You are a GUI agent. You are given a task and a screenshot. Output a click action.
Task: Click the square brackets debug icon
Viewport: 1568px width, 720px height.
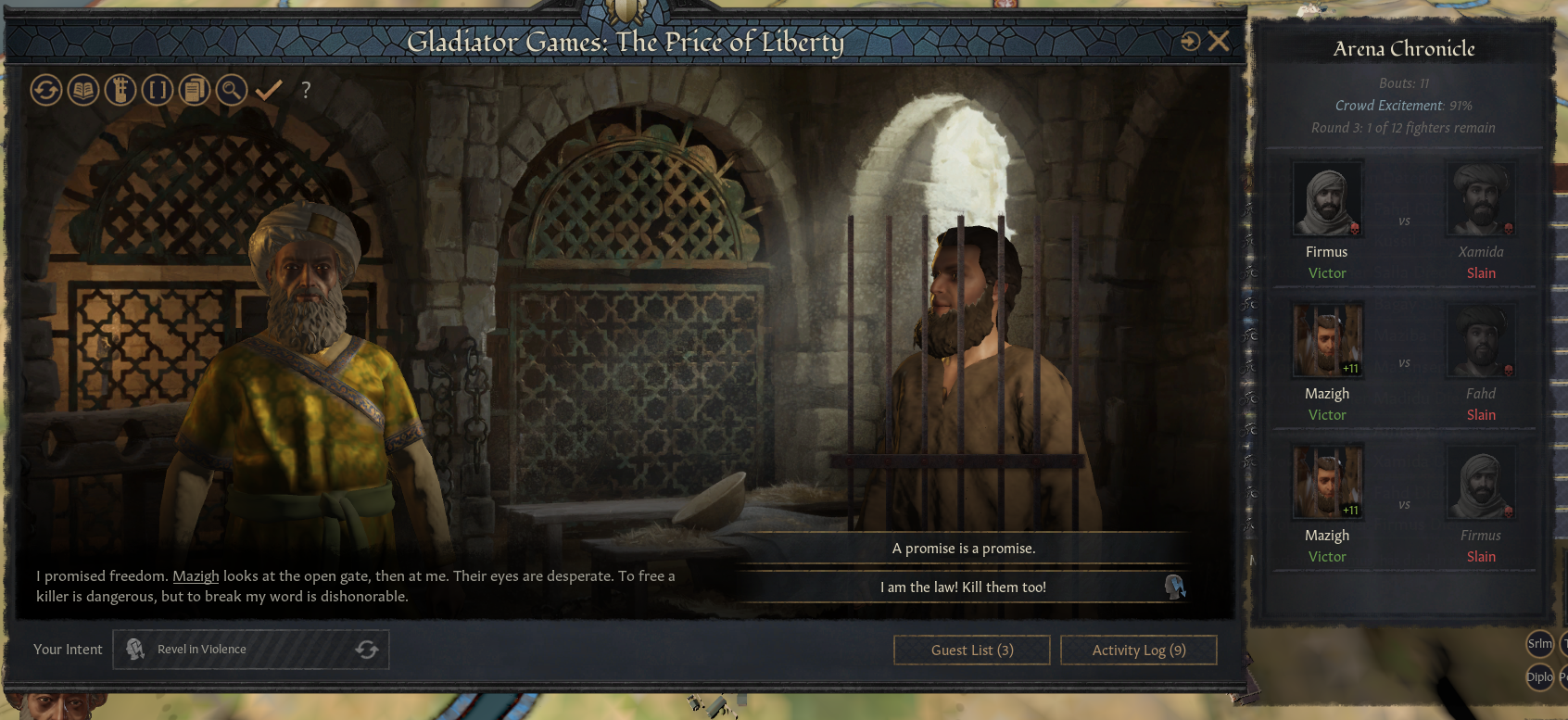158,90
